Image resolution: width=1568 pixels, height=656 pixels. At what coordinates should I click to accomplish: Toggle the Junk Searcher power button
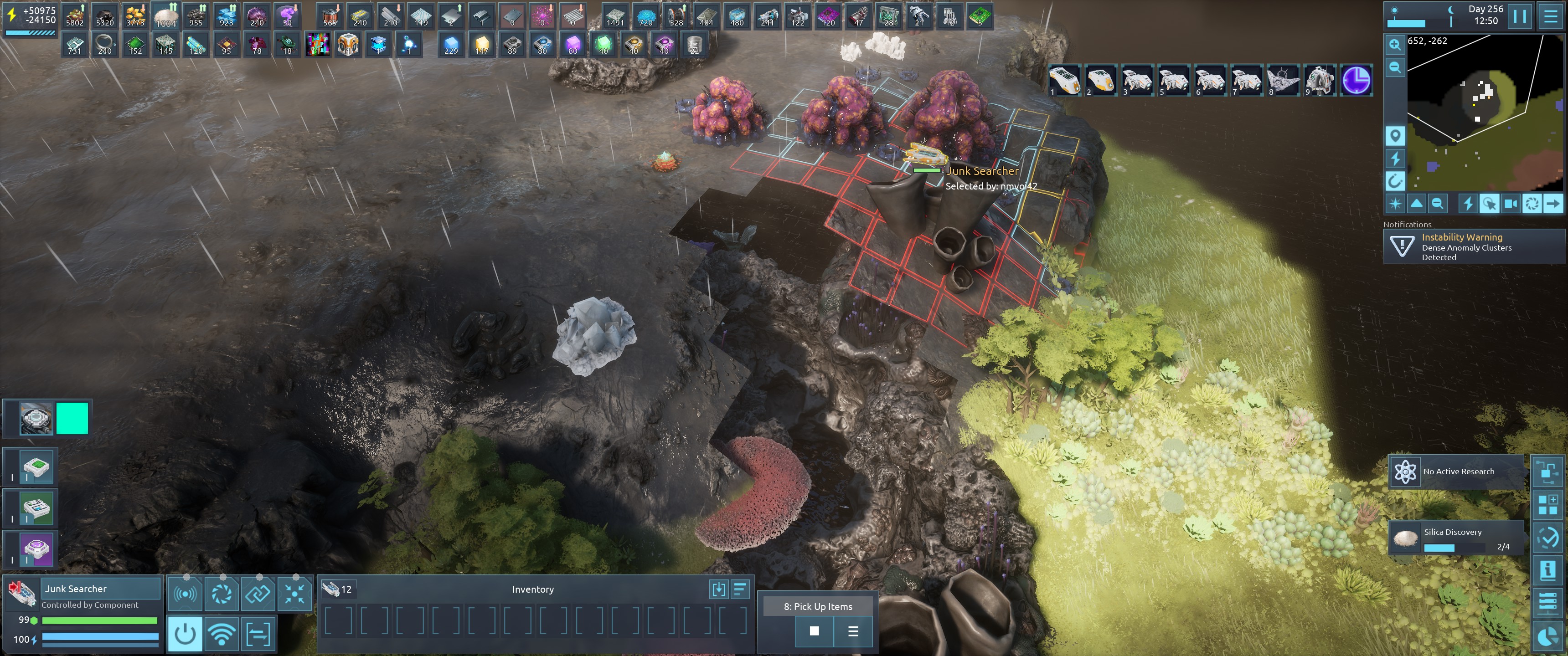pyautogui.click(x=185, y=634)
